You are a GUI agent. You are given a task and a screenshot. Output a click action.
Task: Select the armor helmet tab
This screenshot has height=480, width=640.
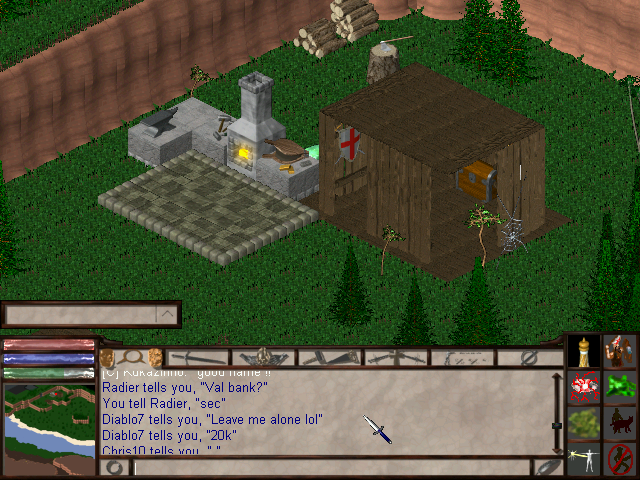(263, 357)
